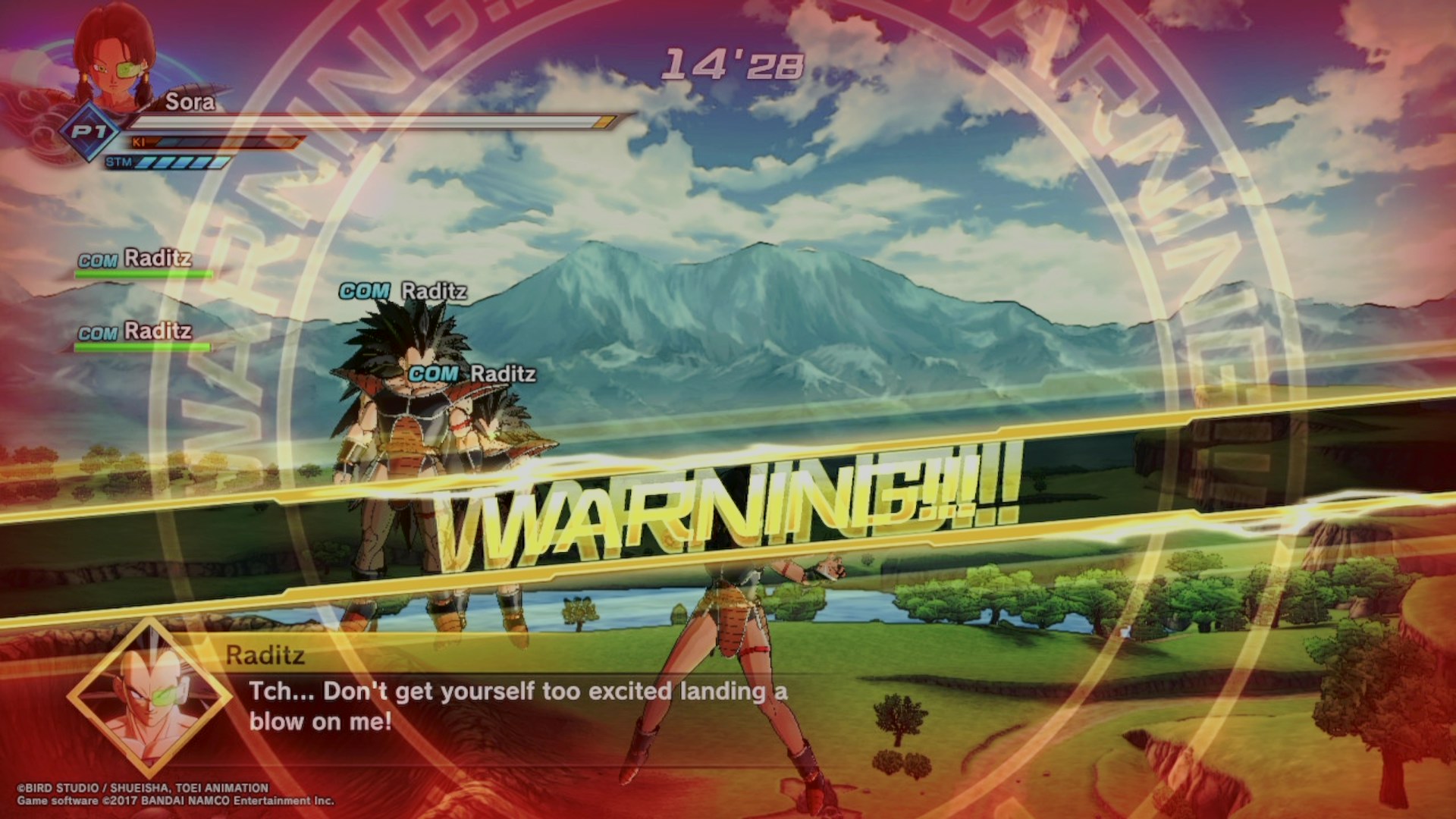Click the P1 player badge
The image size is (1456, 819).
point(90,133)
